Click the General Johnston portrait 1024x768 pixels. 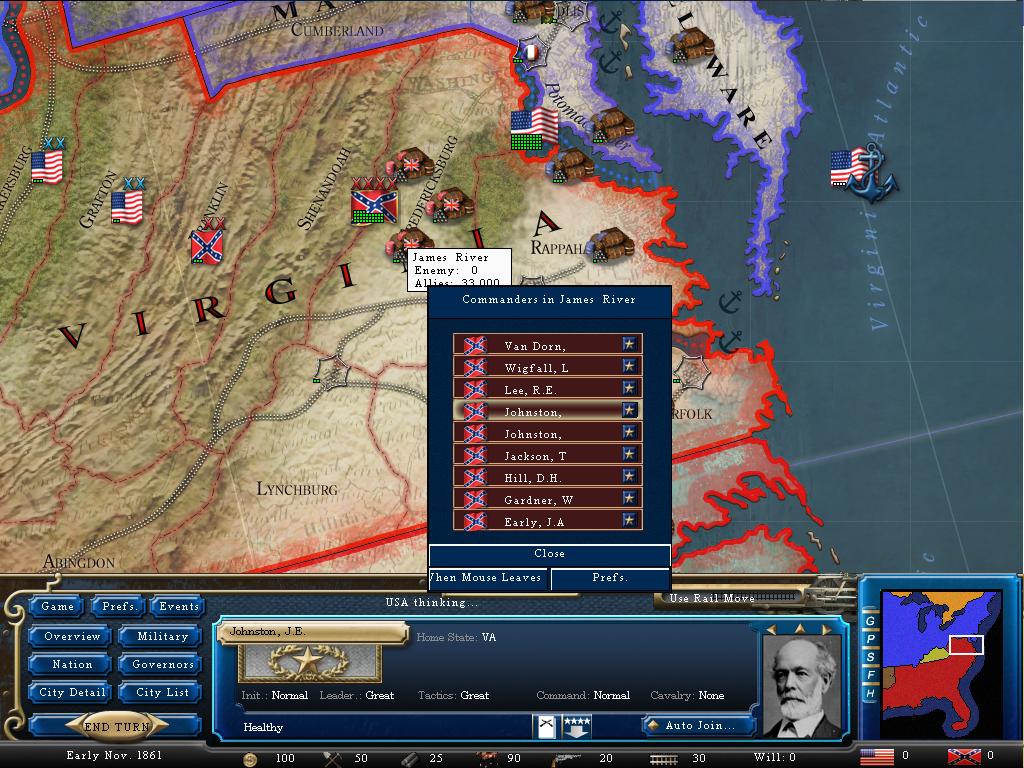(x=801, y=684)
